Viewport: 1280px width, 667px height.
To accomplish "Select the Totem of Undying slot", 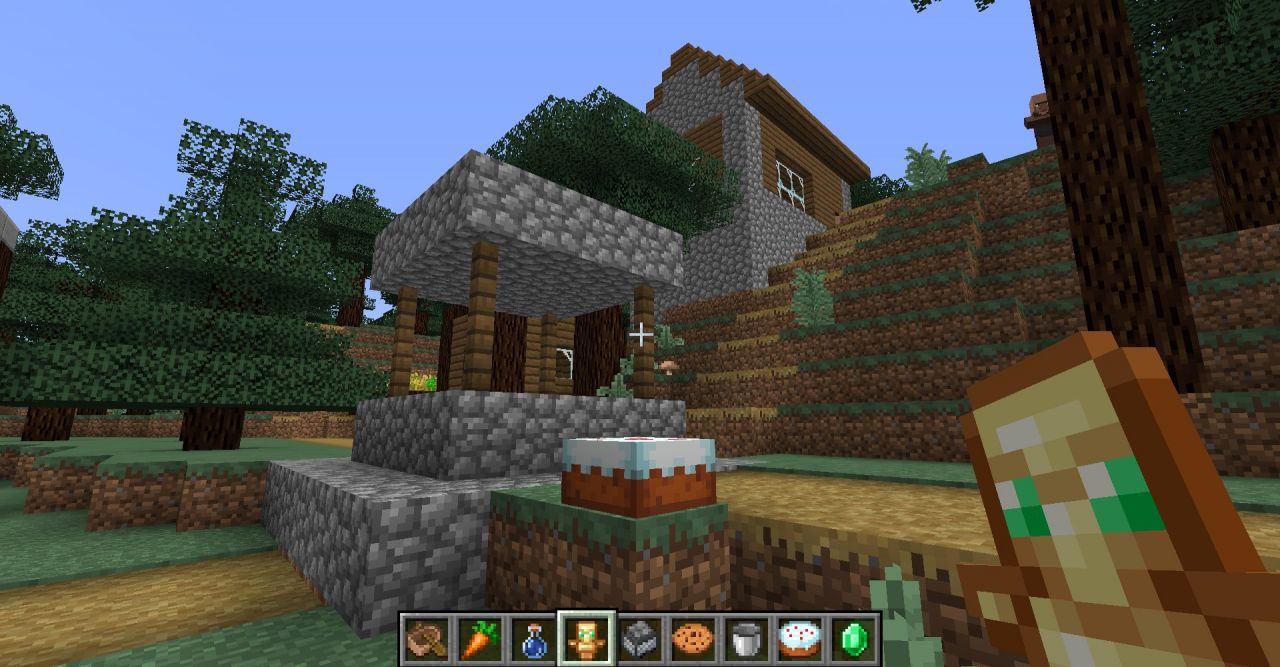I will (x=586, y=638).
